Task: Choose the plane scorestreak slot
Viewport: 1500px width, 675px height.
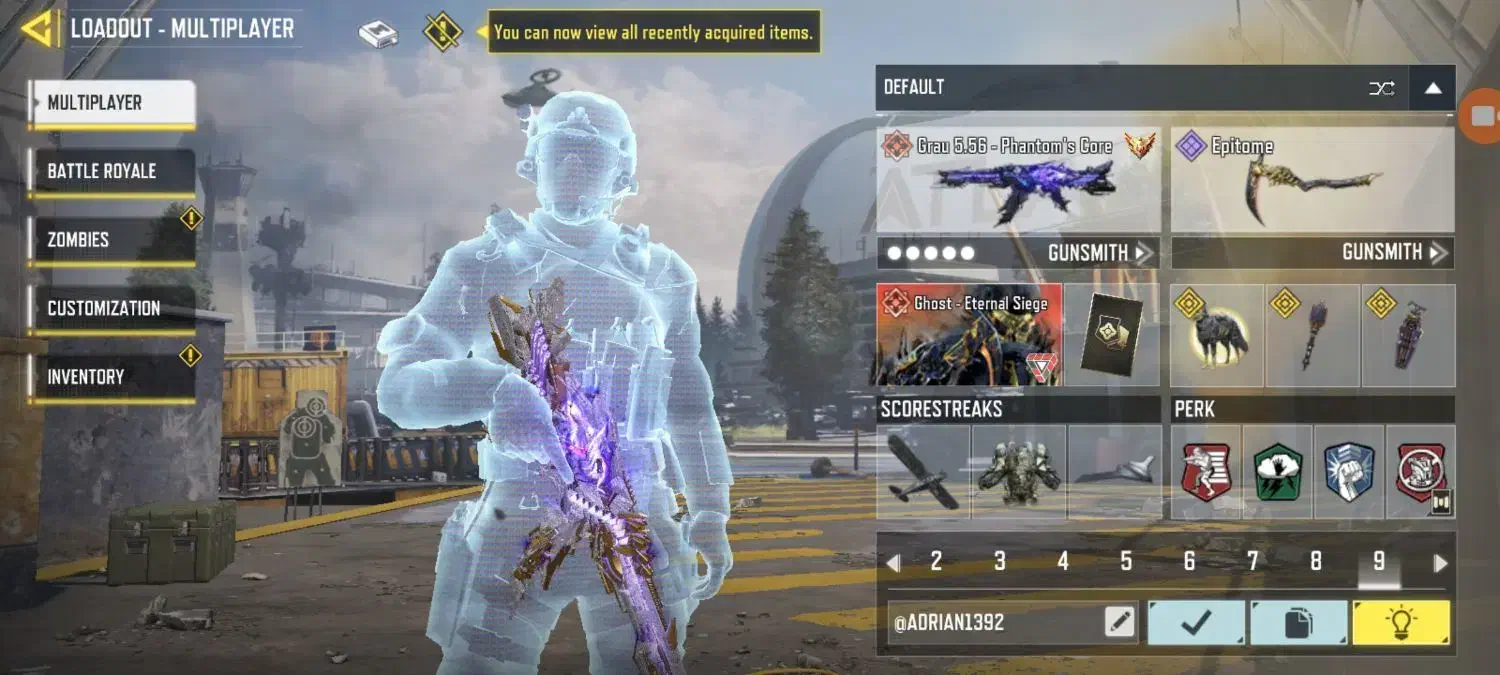Action: point(923,472)
